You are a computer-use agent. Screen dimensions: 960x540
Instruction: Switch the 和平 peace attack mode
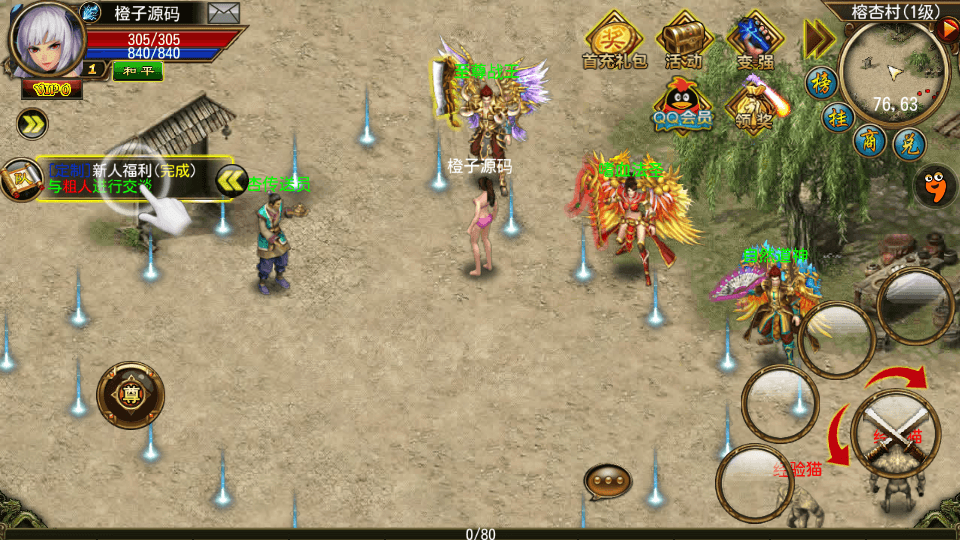pyautogui.click(x=137, y=70)
